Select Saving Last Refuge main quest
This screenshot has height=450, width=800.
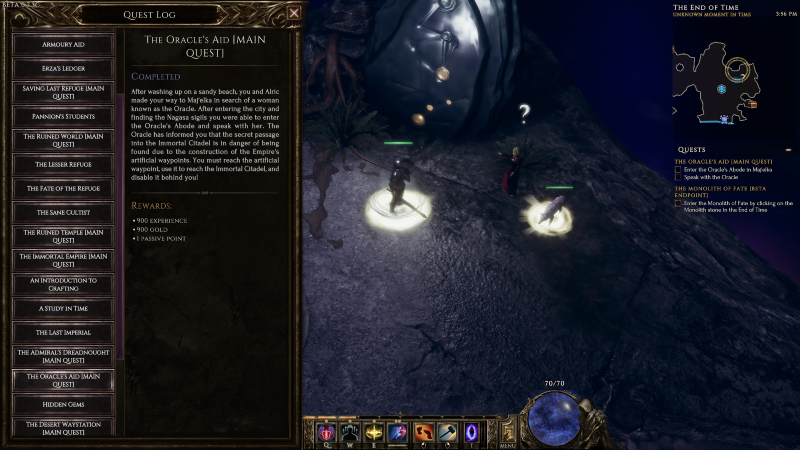pyautogui.click(x=62, y=92)
